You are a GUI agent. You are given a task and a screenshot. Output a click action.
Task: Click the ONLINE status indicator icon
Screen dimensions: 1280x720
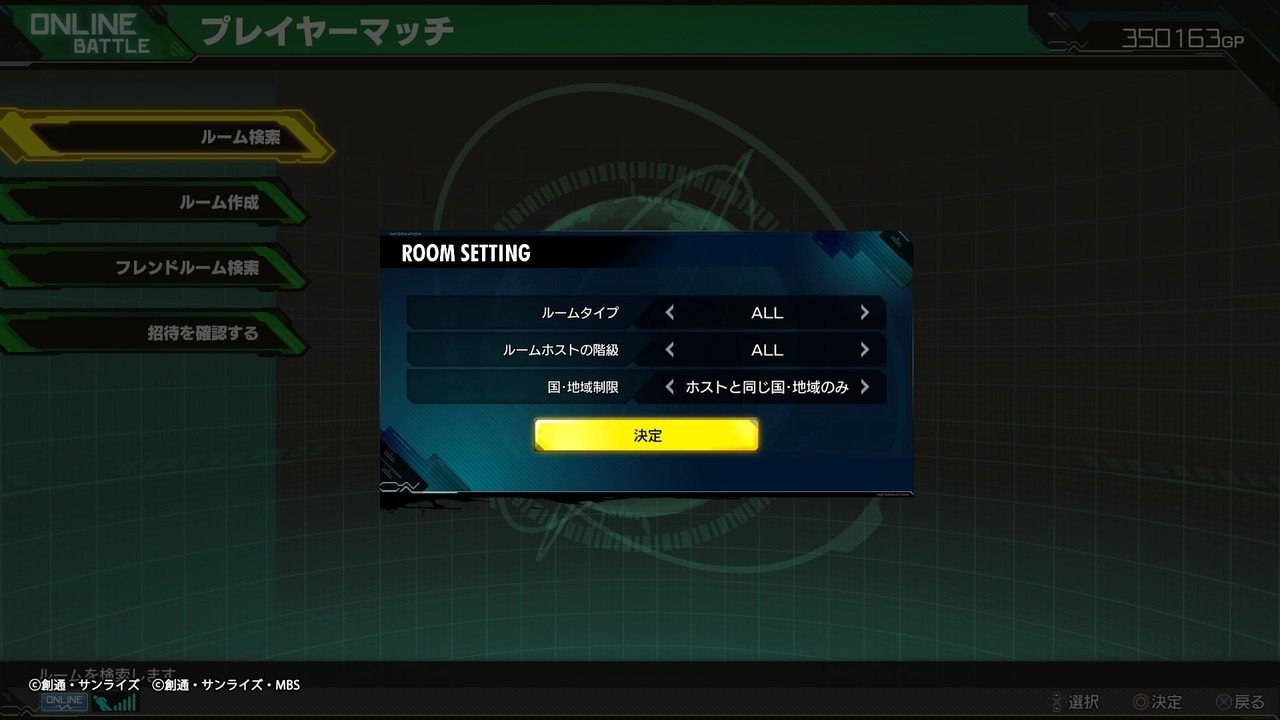(x=64, y=701)
